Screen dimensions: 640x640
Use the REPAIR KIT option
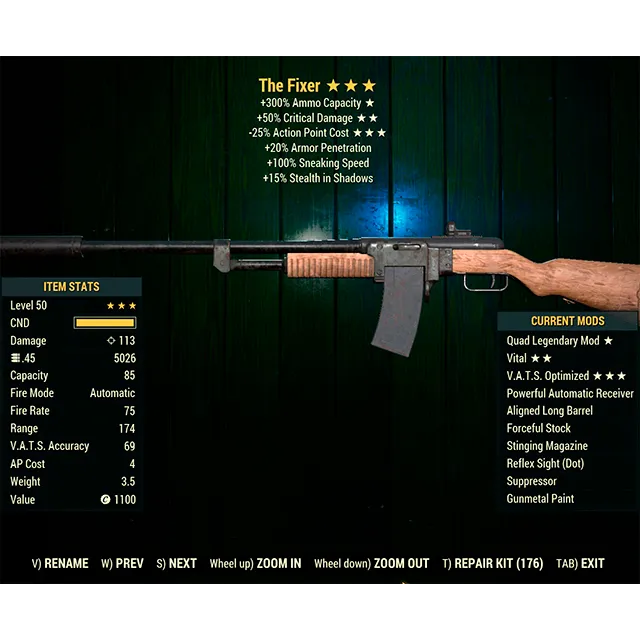pos(493,564)
